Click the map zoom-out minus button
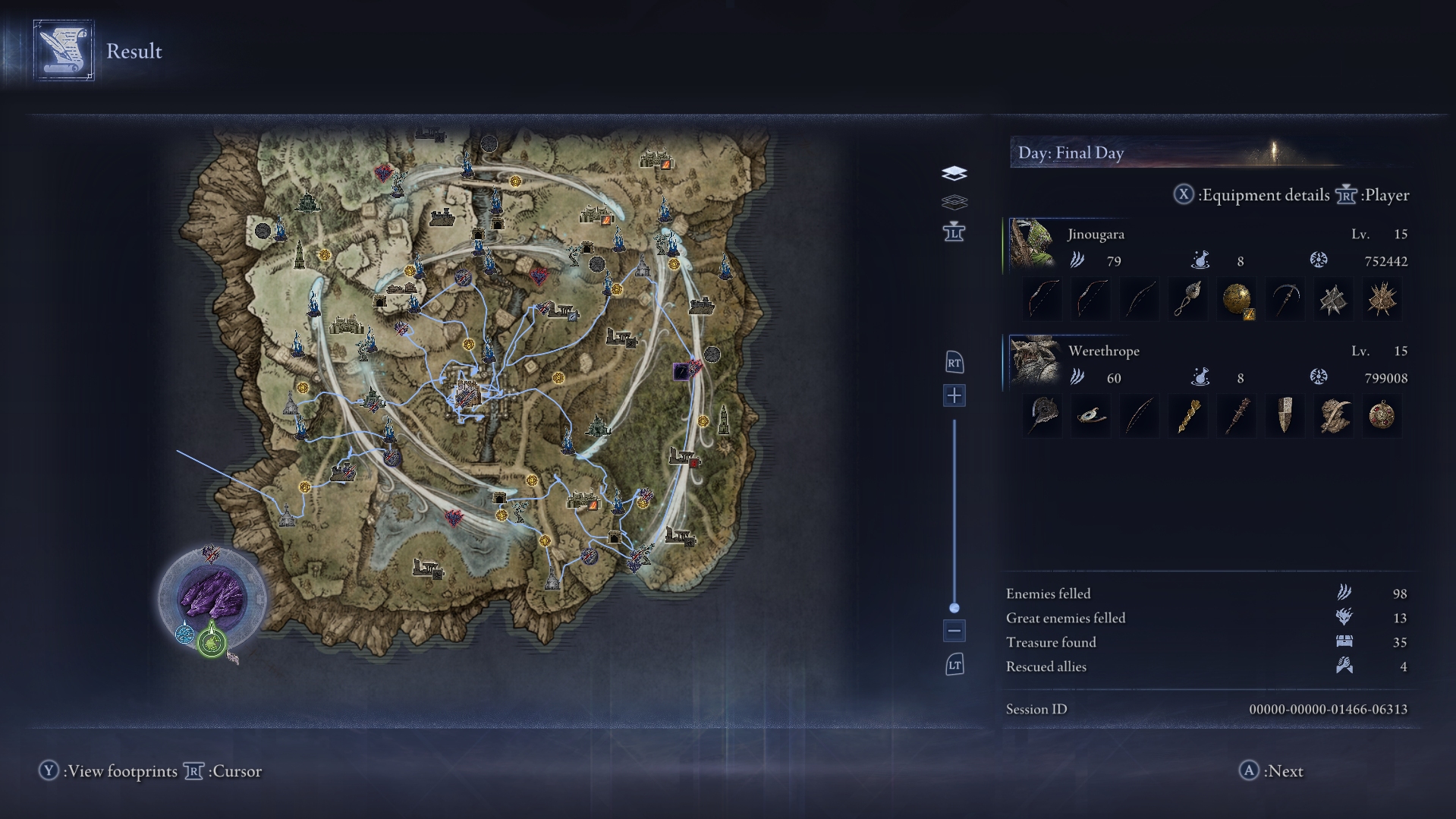 tap(954, 631)
